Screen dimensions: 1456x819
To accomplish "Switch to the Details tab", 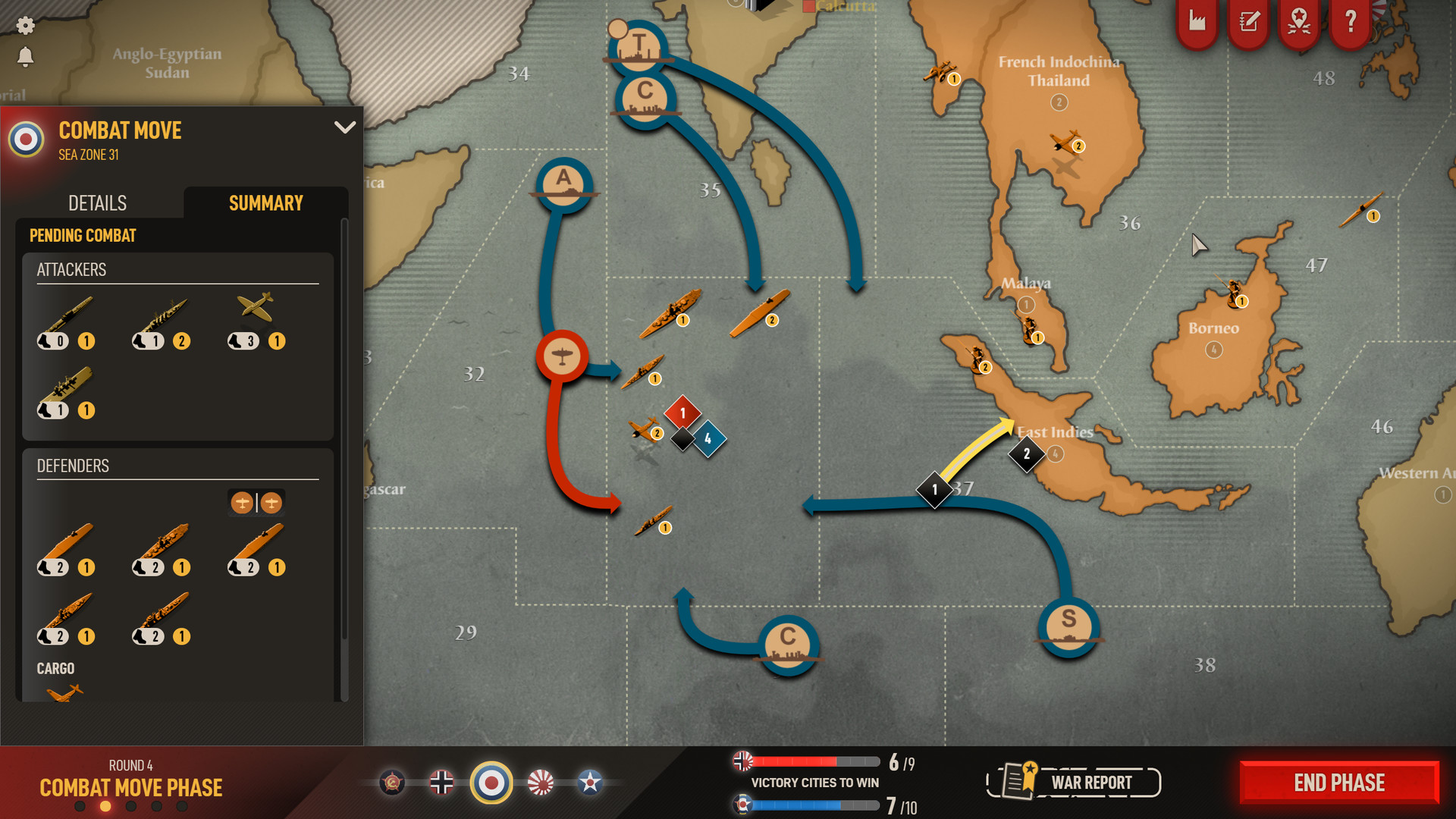I will [x=97, y=202].
